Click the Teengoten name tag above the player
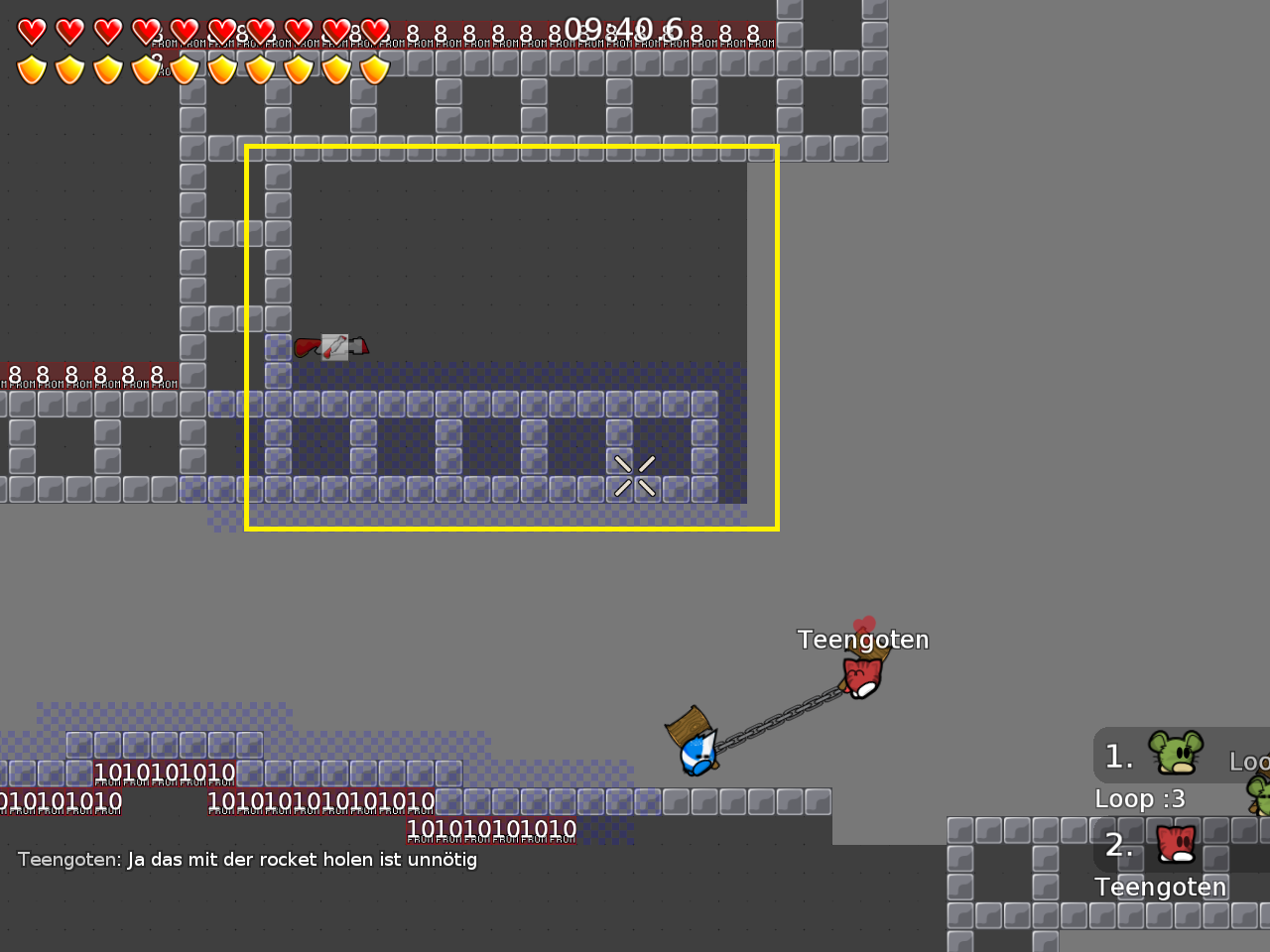 click(x=863, y=640)
